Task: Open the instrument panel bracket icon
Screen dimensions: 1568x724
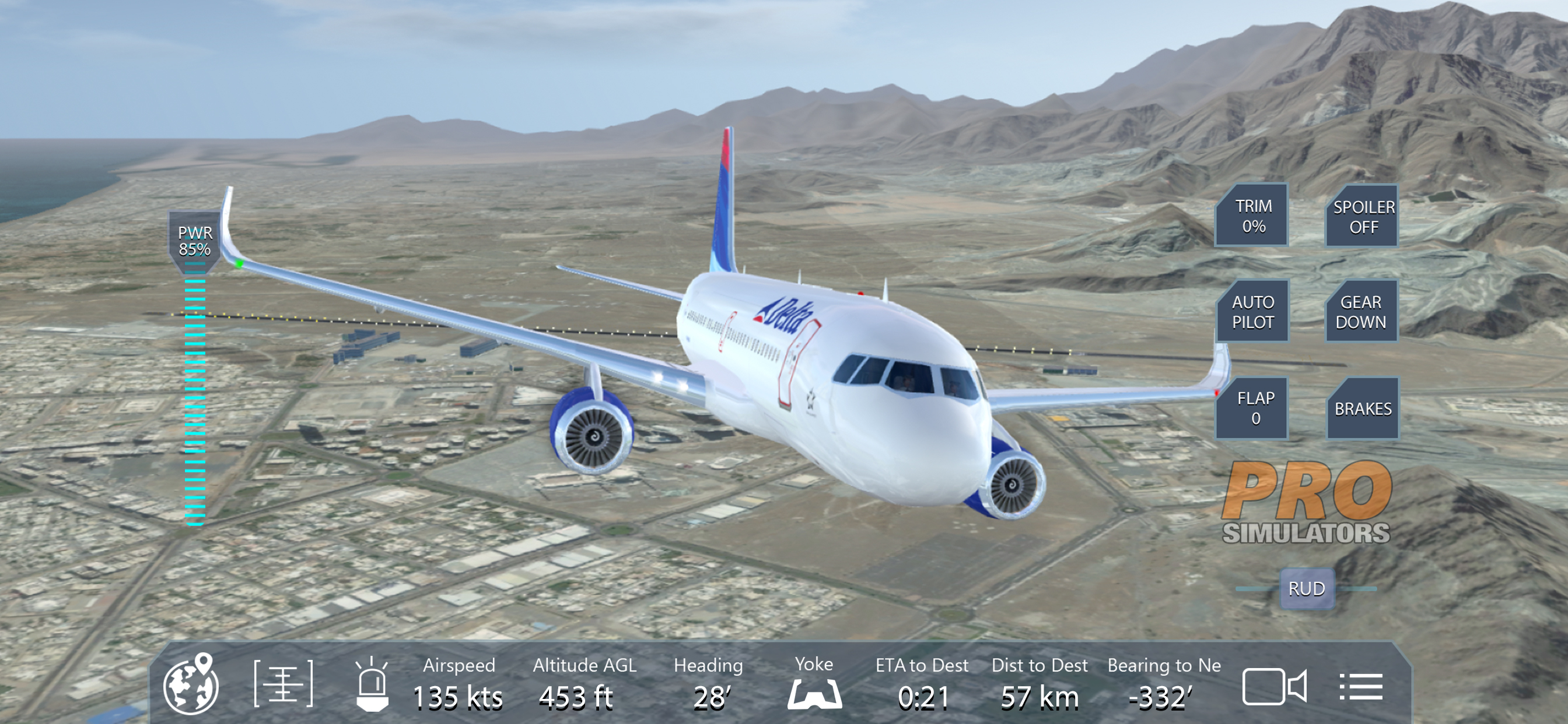Action: [x=283, y=684]
